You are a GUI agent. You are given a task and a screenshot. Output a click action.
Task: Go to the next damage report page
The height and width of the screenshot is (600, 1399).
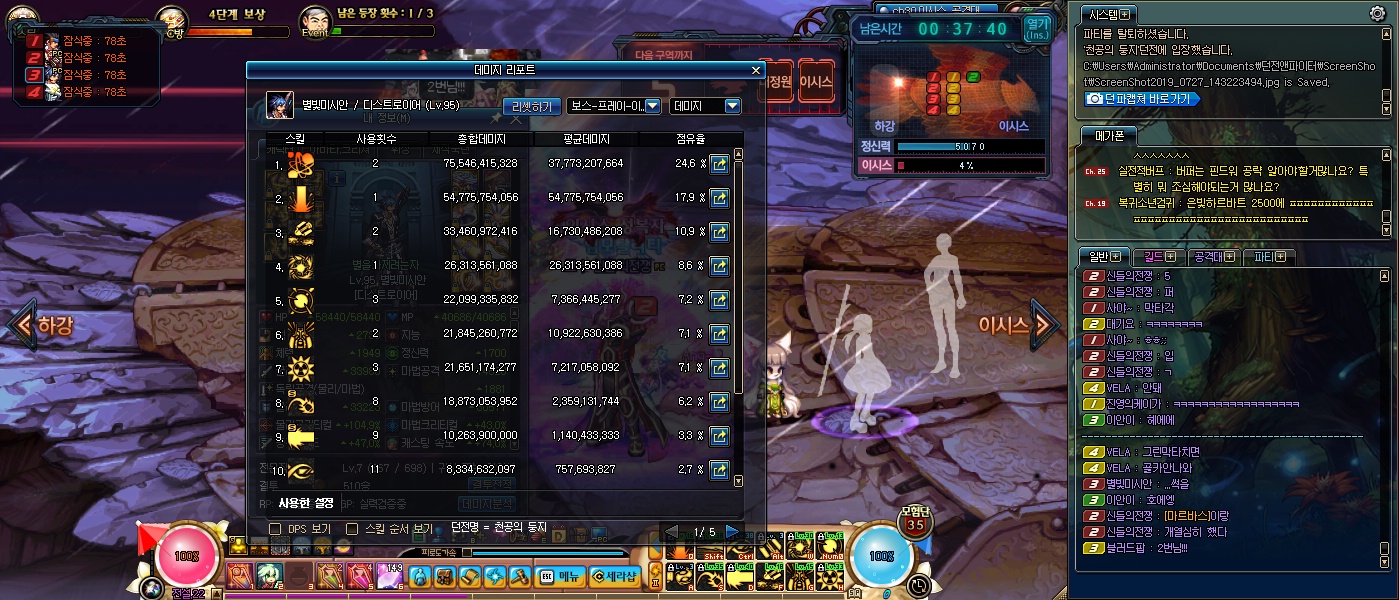coord(732,531)
